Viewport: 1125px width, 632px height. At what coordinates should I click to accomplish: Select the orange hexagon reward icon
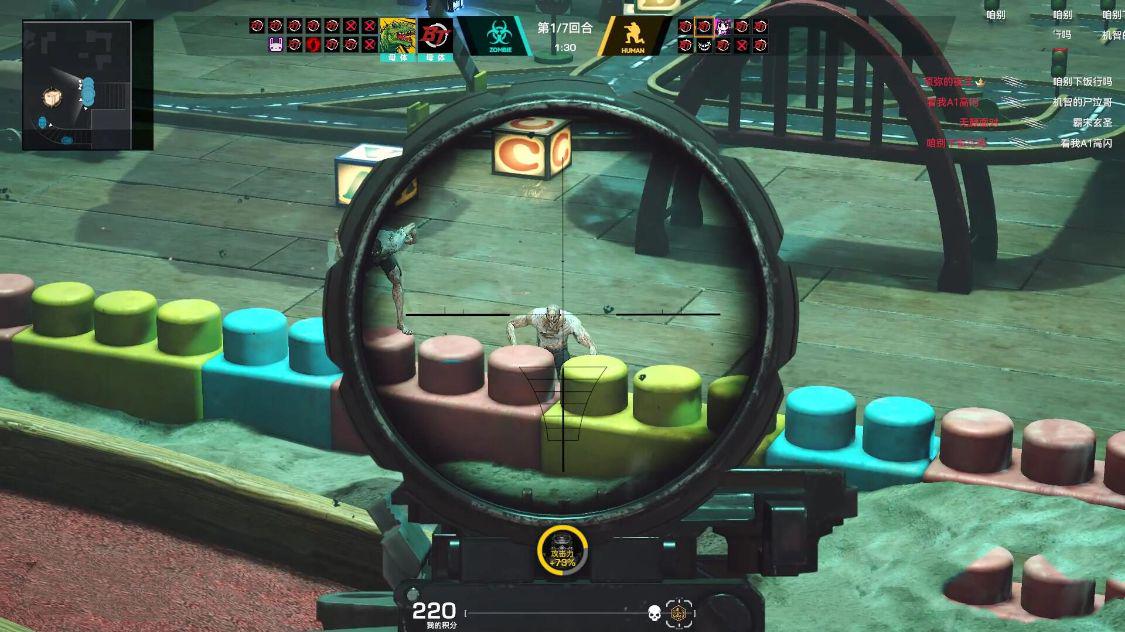pos(679,612)
